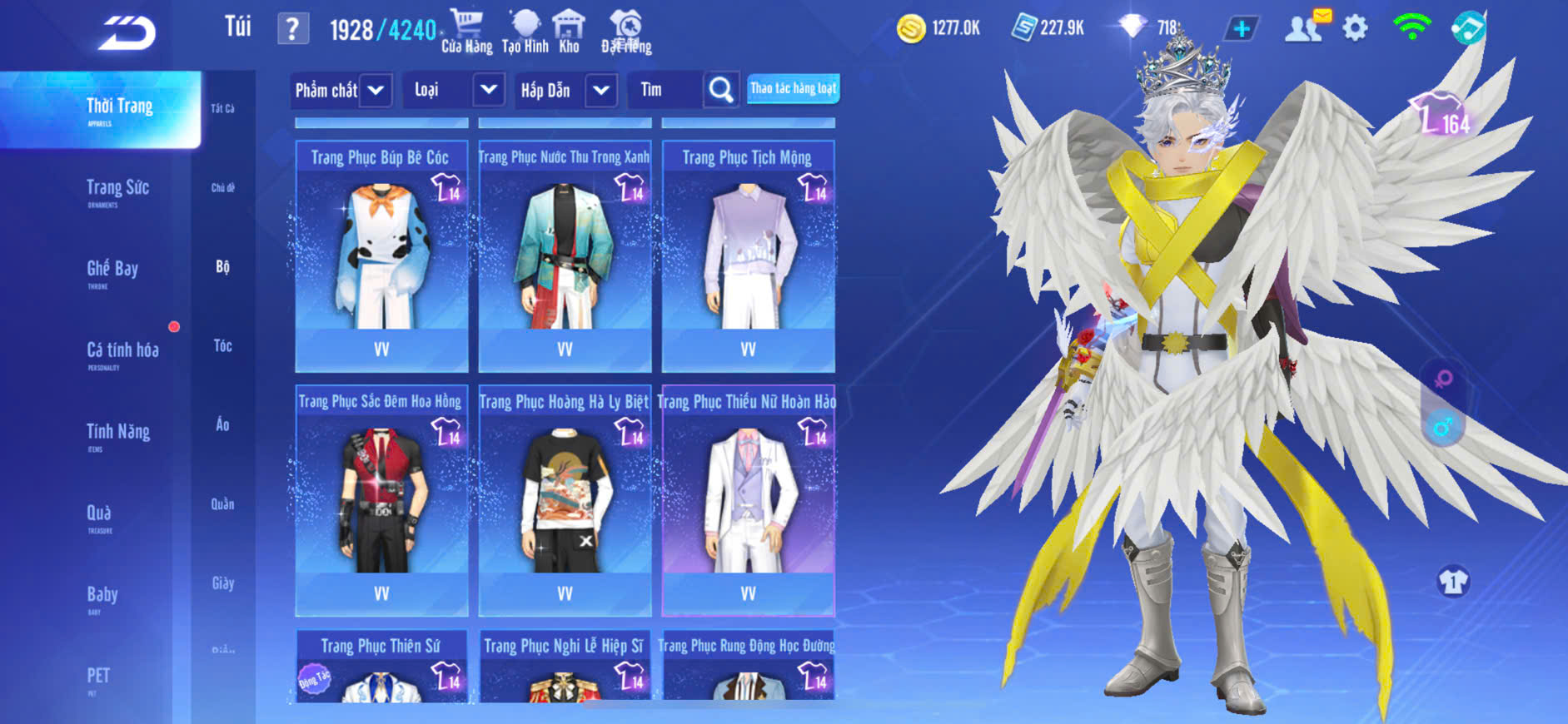Select the Giày subcategory
The height and width of the screenshot is (724, 1568).
(x=222, y=583)
